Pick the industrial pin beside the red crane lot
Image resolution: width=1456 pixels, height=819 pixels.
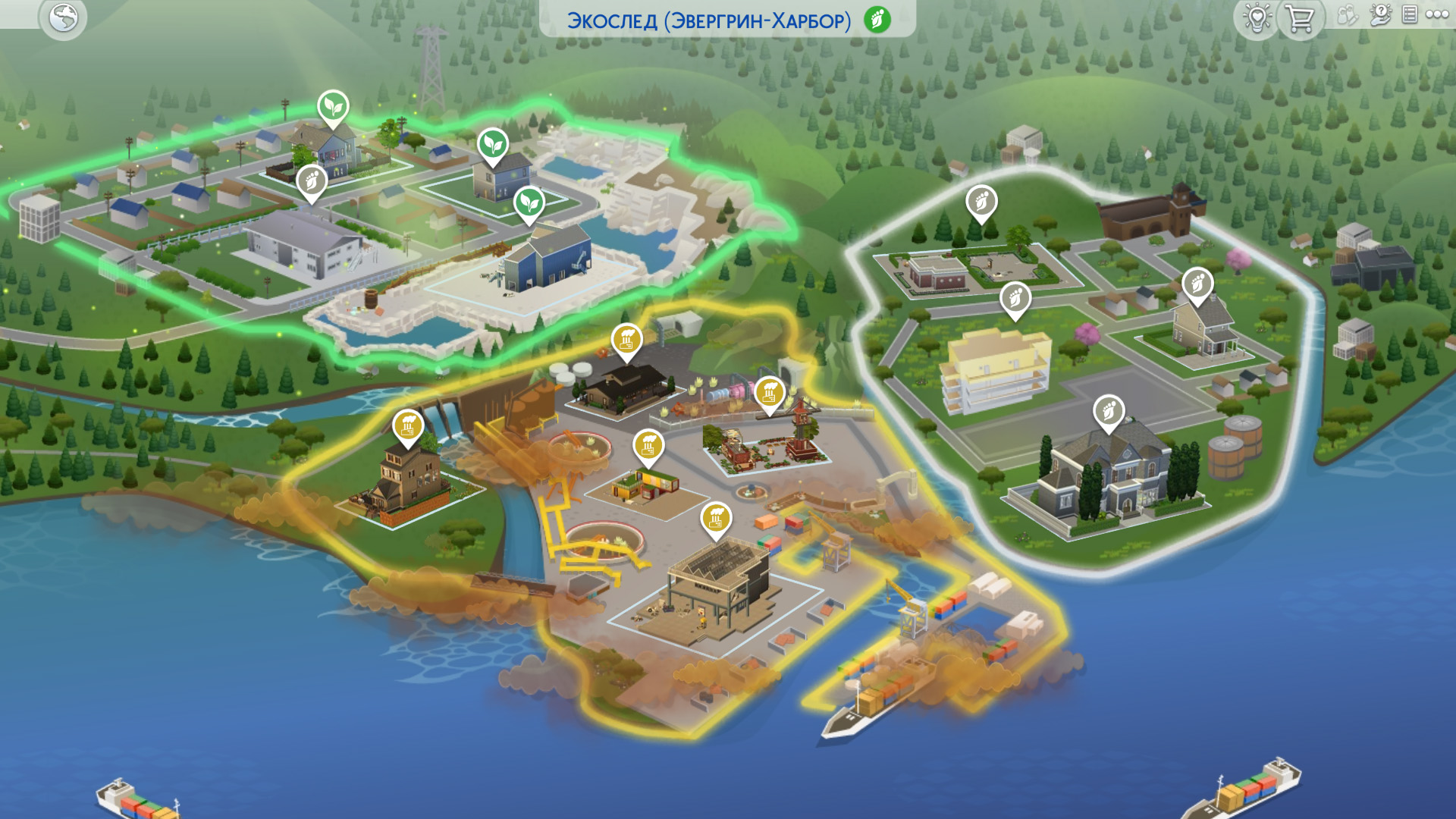pos(770,393)
